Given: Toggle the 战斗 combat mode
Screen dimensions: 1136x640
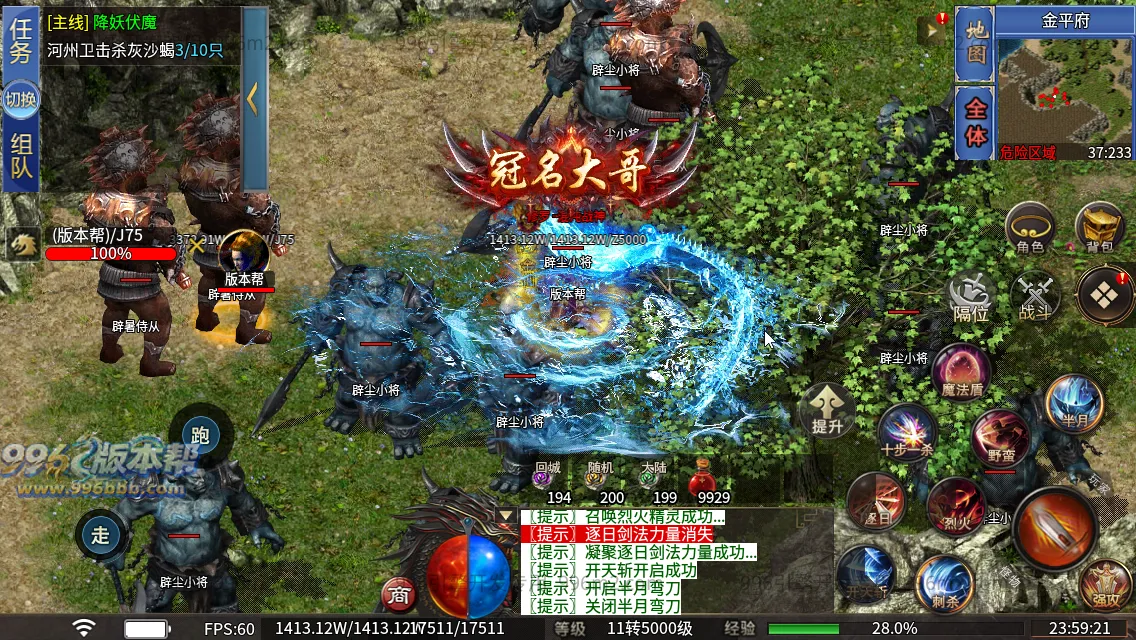Looking at the screenshot, I should pos(1034,298).
